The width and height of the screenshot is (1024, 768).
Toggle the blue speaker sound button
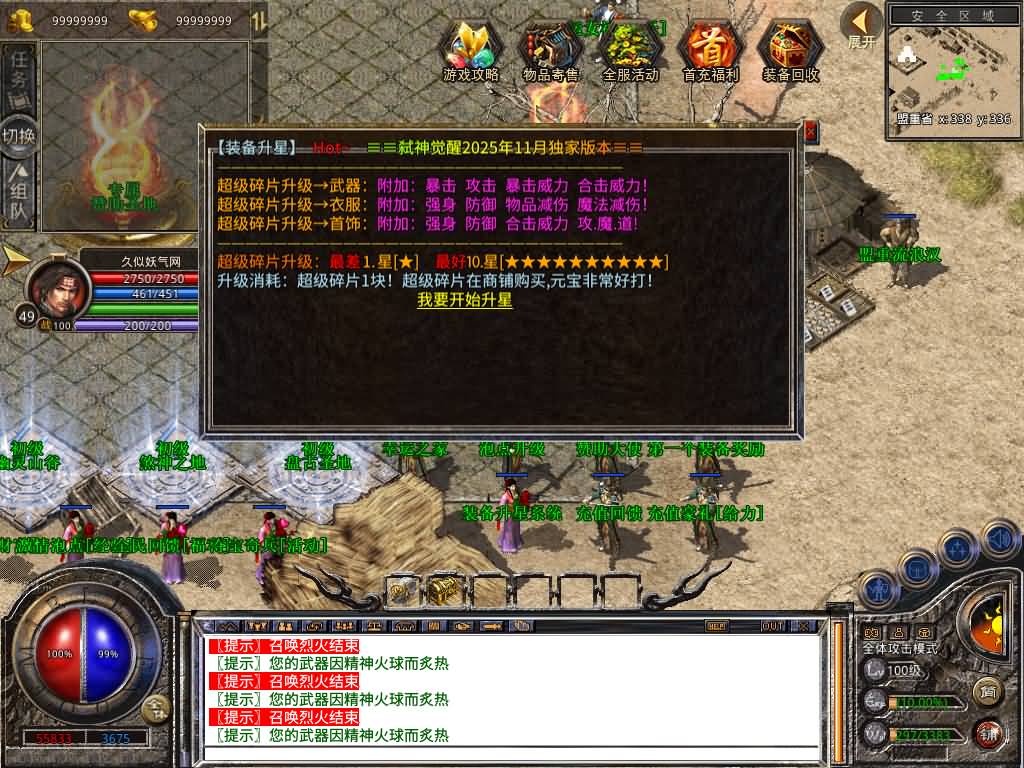[999, 539]
